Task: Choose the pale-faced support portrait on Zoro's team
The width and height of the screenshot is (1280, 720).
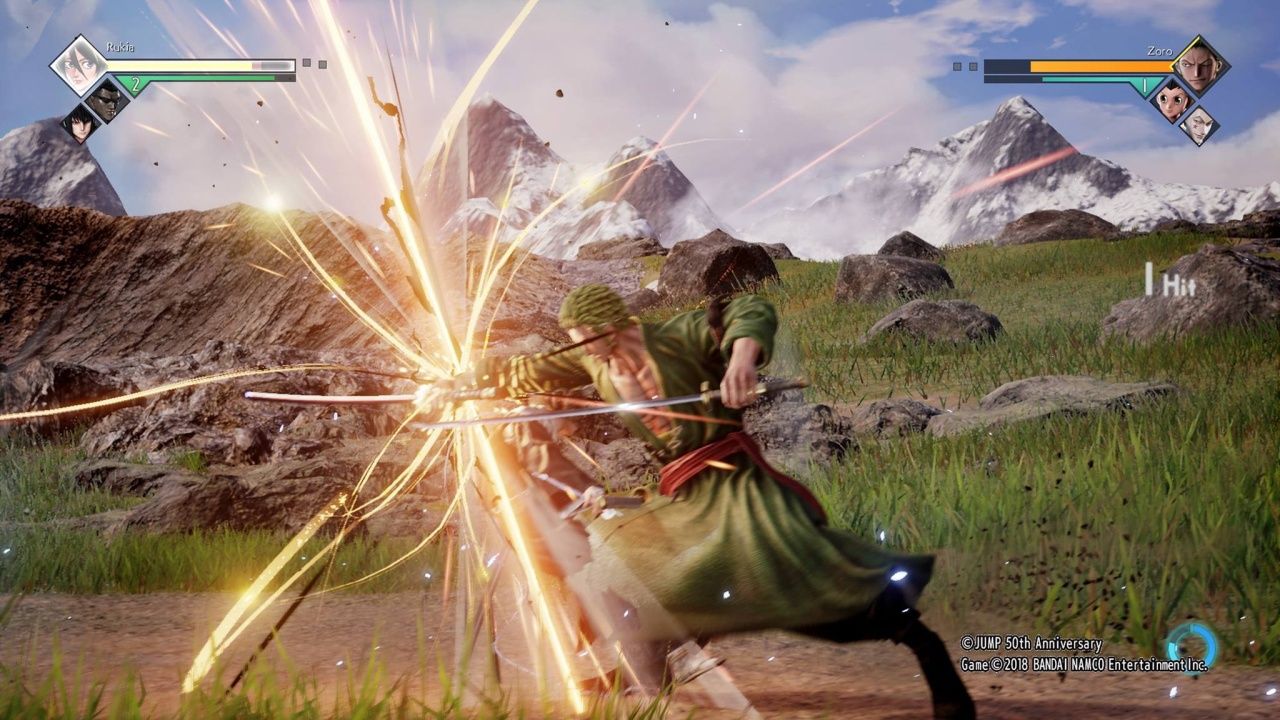Action: (x=1200, y=124)
